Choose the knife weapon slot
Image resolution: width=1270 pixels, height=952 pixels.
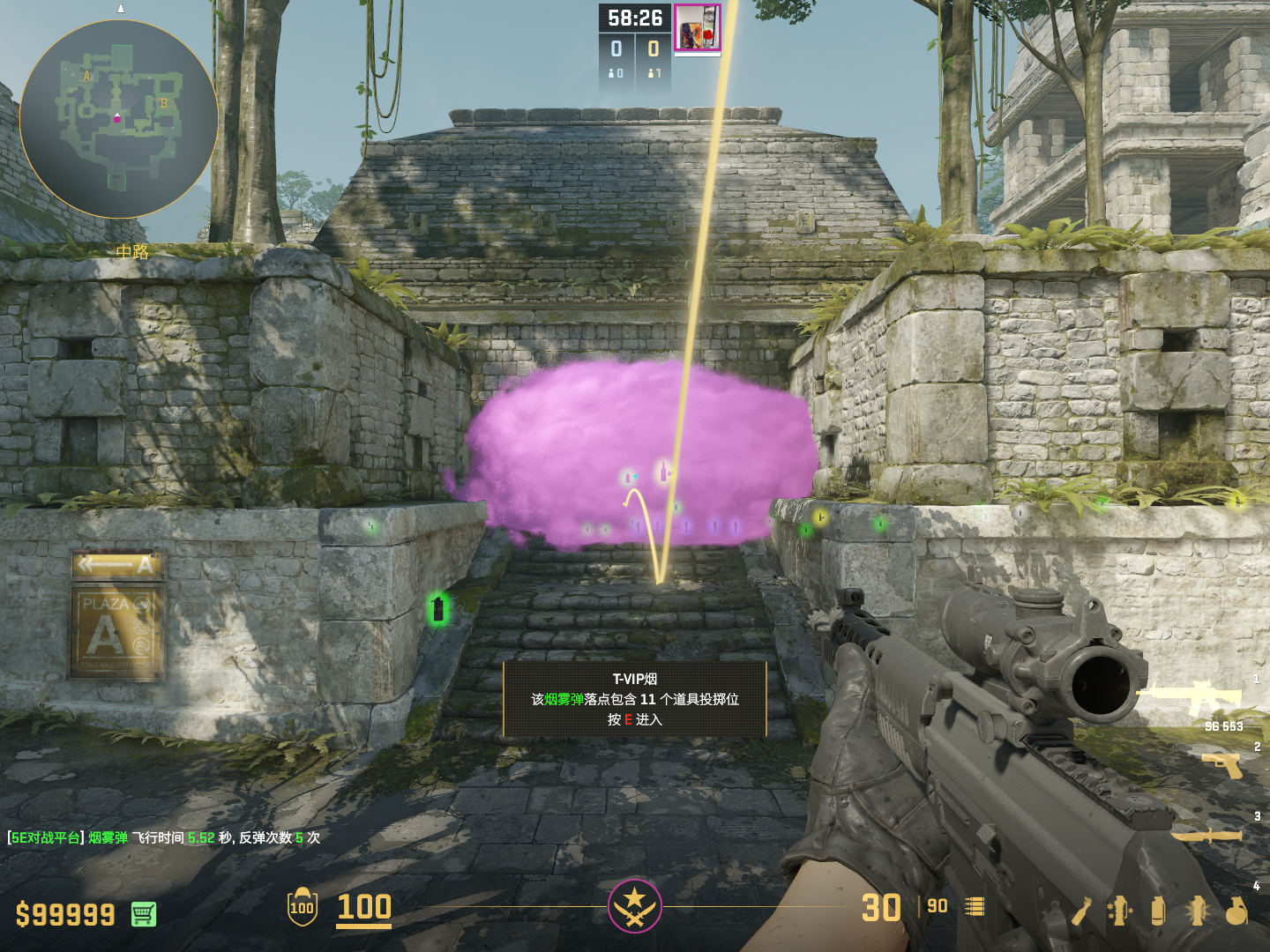[1206, 835]
